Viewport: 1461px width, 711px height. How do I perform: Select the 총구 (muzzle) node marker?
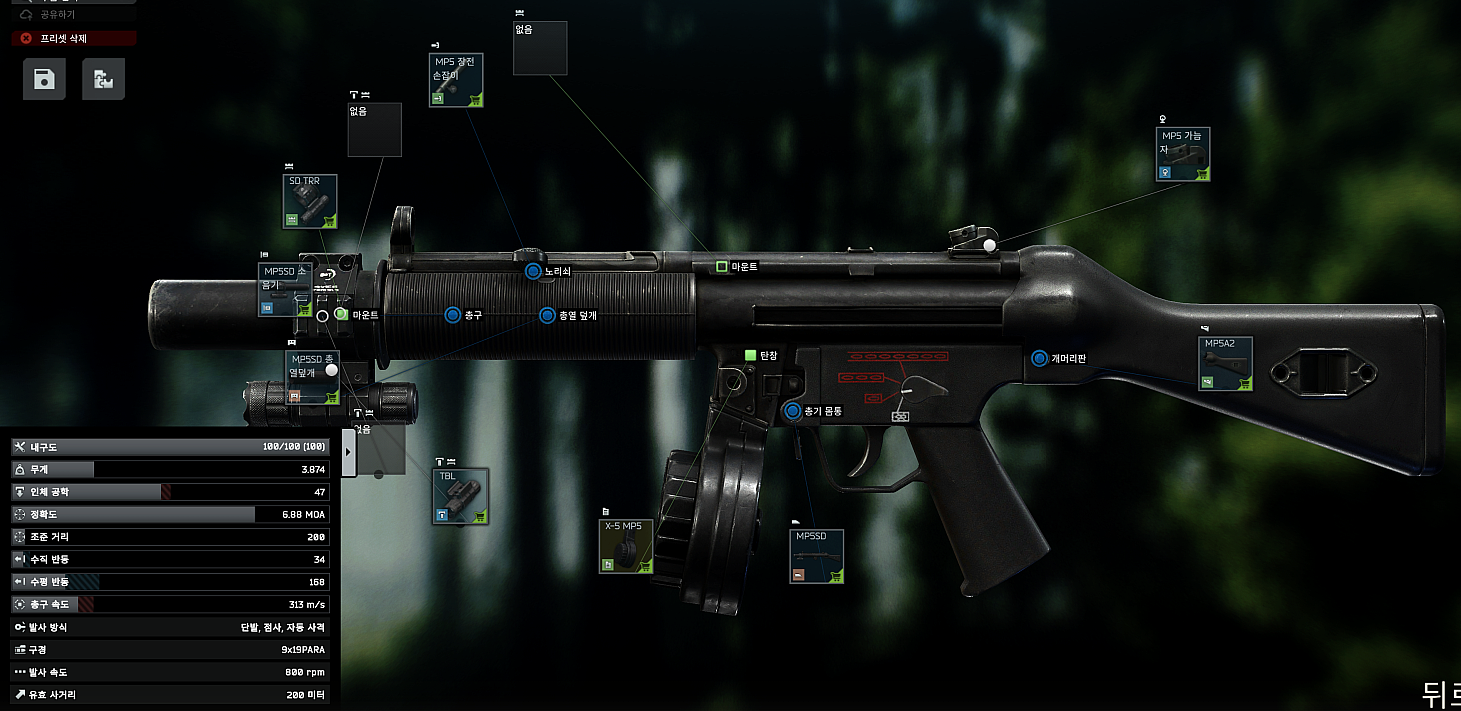tap(452, 315)
